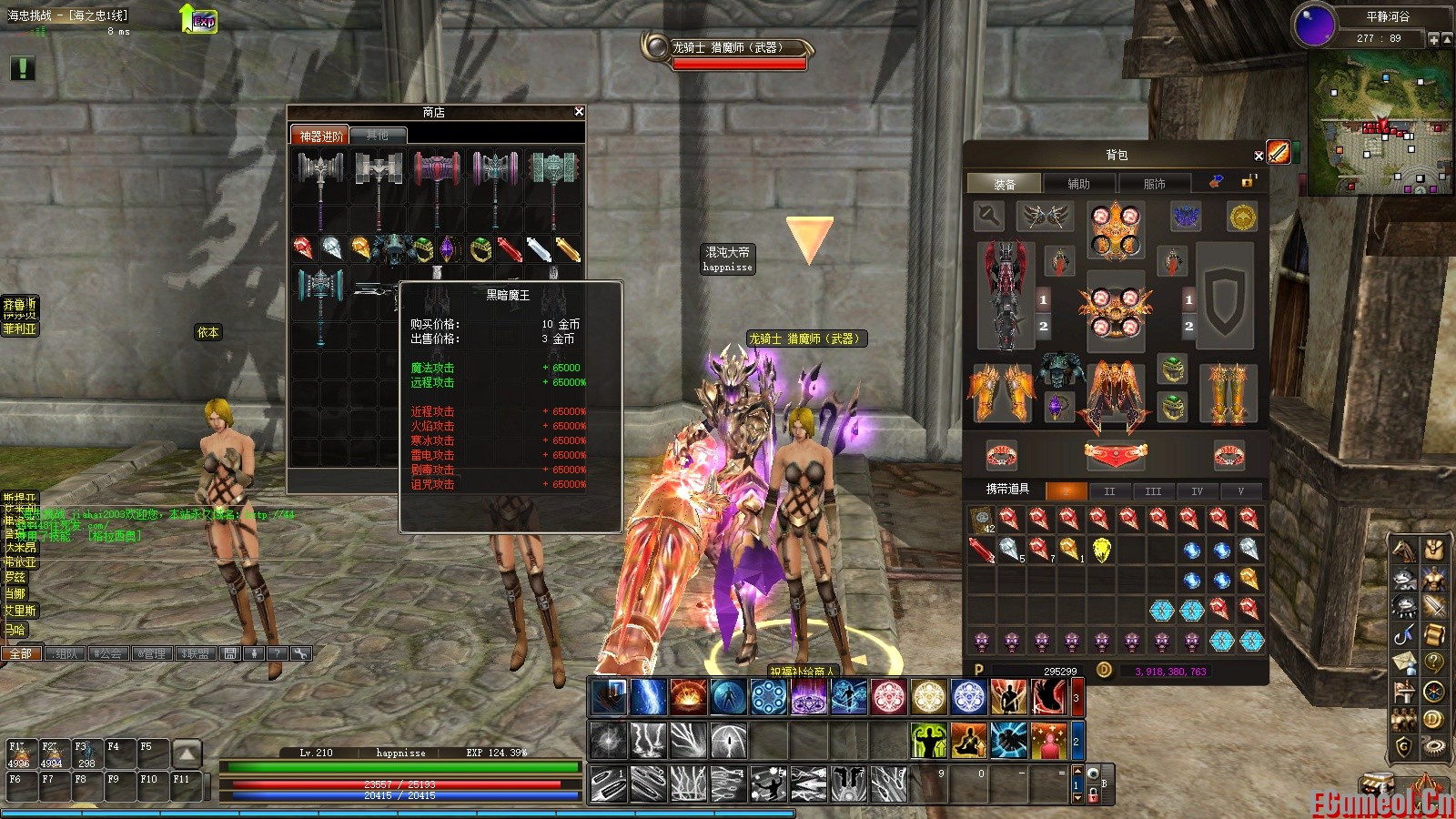Click the minimap
This screenshot has width=1456, height=819.
tap(1379, 123)
